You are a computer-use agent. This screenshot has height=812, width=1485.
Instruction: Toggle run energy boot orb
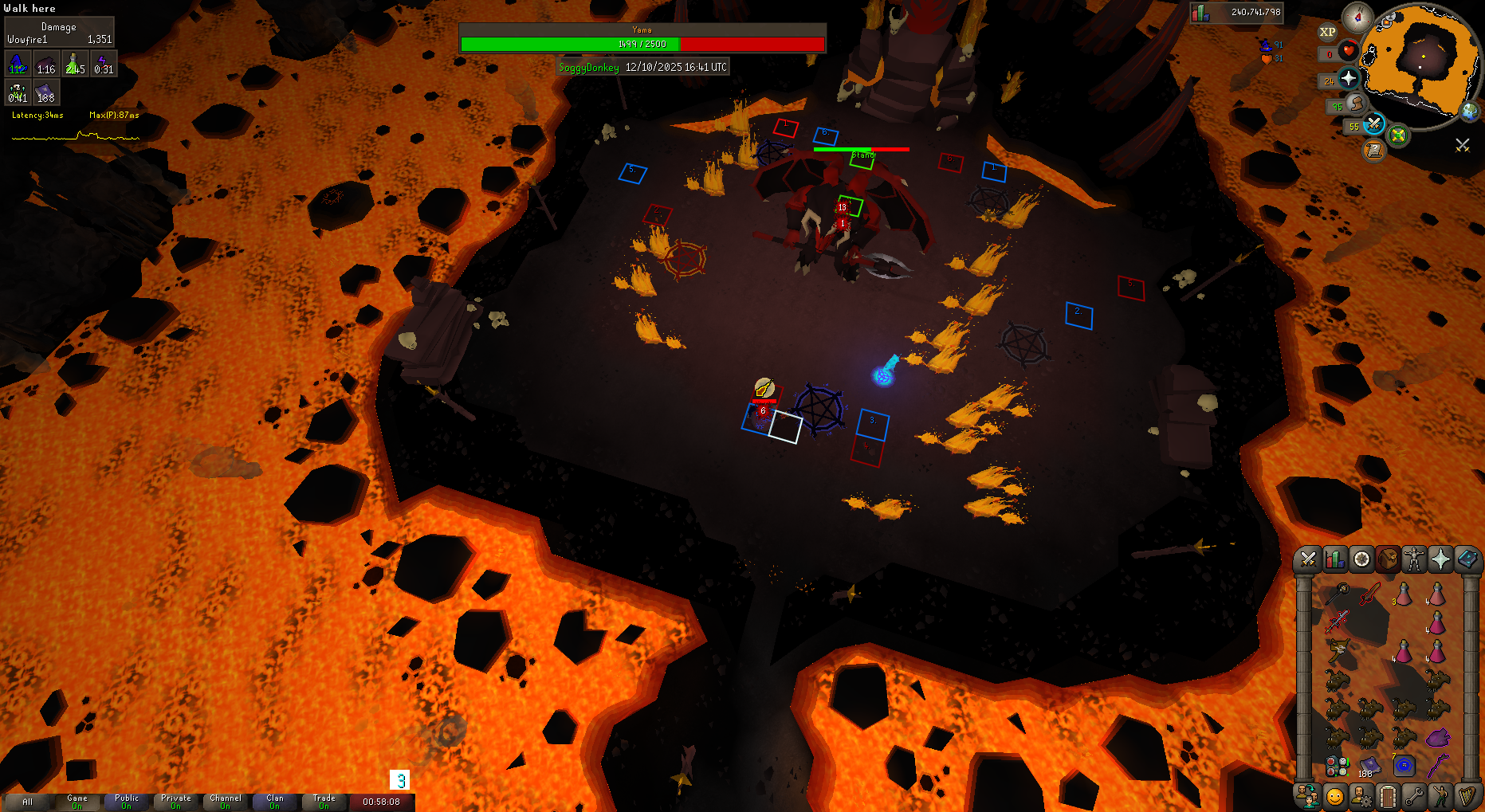coord(1356,104)
